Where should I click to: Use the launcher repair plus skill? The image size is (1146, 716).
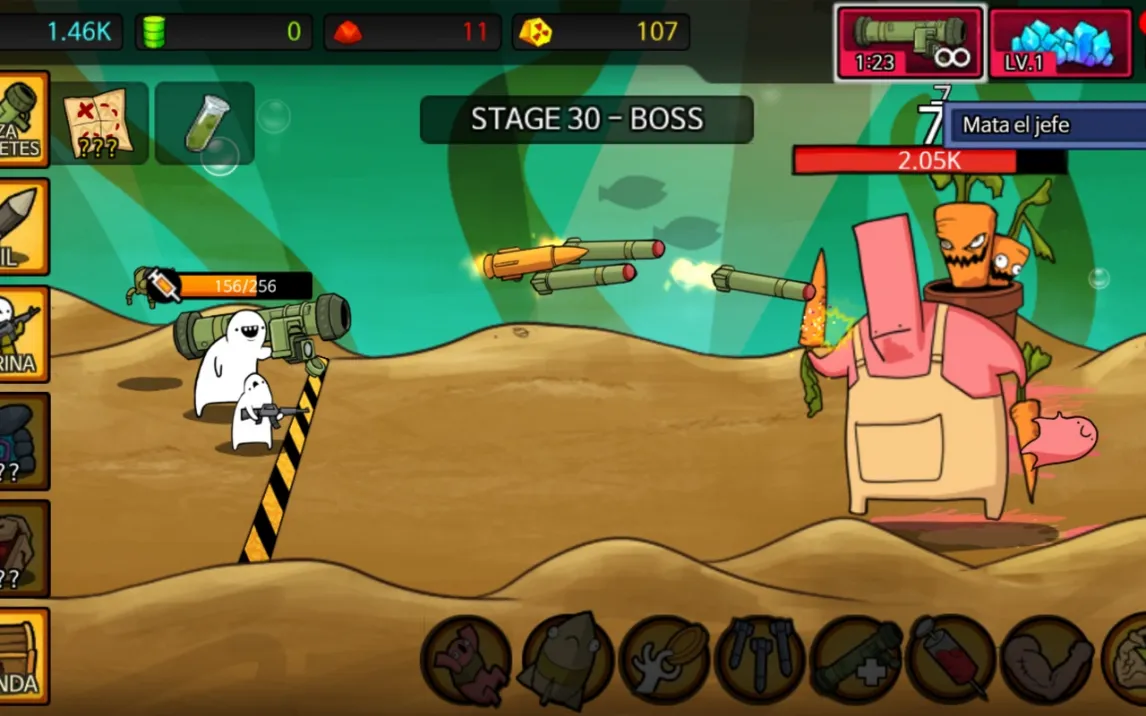pyautogui.click(x=856, y=661)
